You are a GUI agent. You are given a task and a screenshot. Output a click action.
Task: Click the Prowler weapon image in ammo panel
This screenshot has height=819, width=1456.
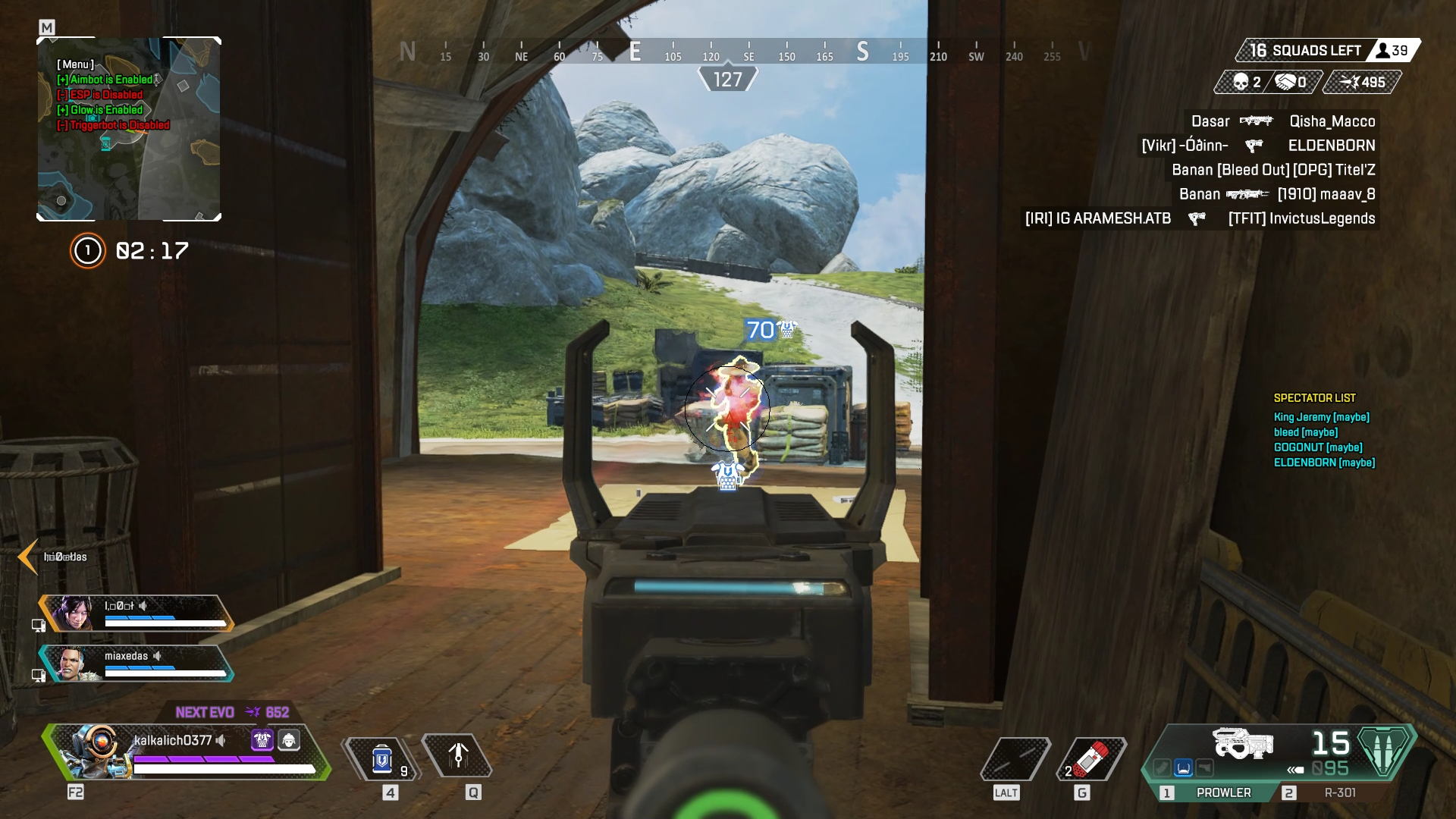pos(1242,744)
